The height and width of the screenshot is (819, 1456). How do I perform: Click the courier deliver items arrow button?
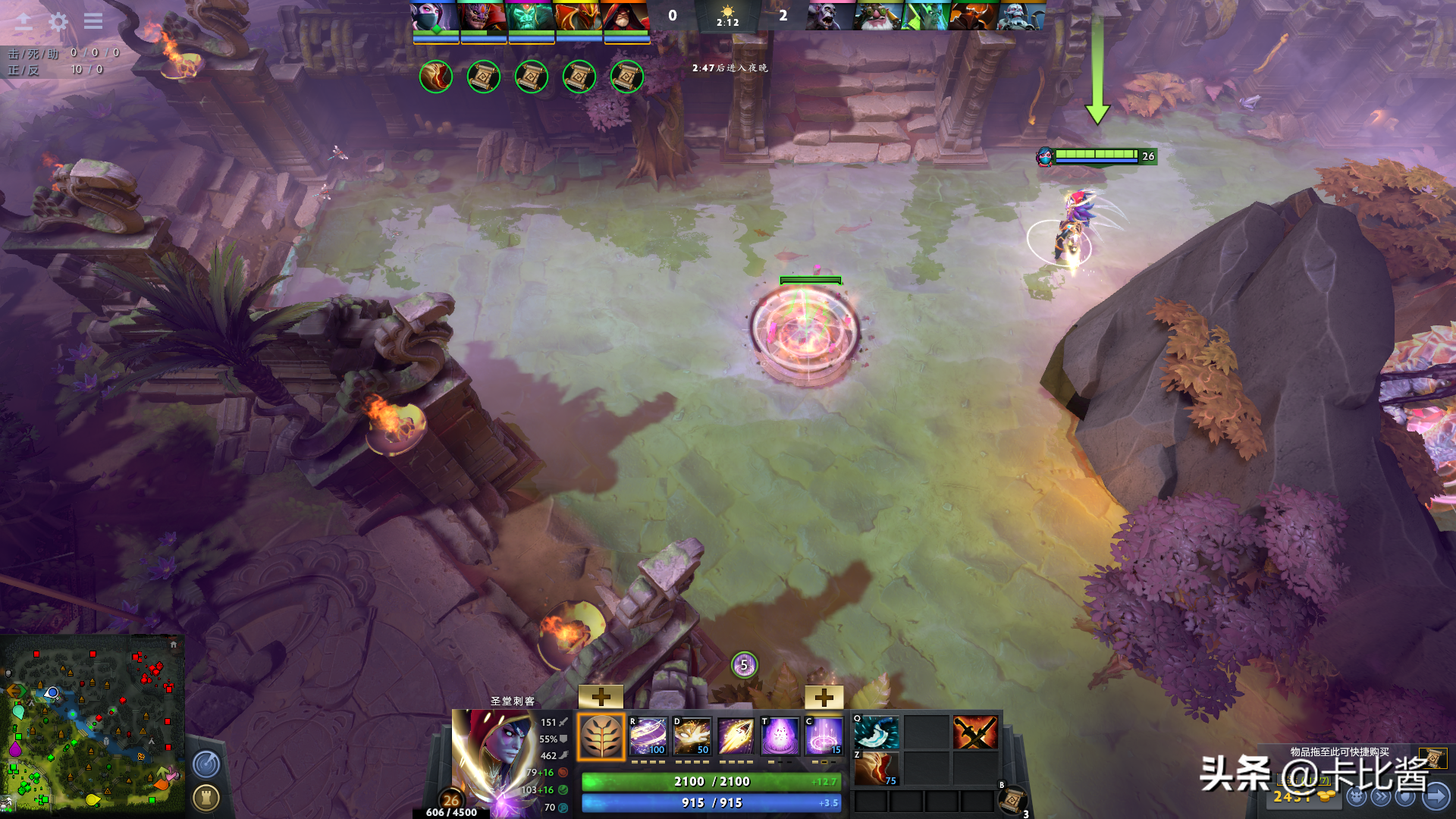[1436, 796]
